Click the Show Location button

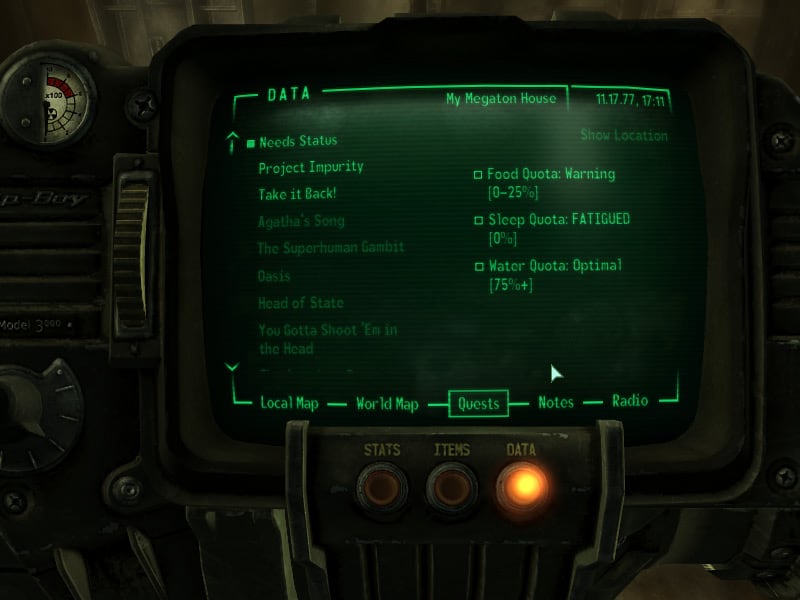(x=623, y=136)
